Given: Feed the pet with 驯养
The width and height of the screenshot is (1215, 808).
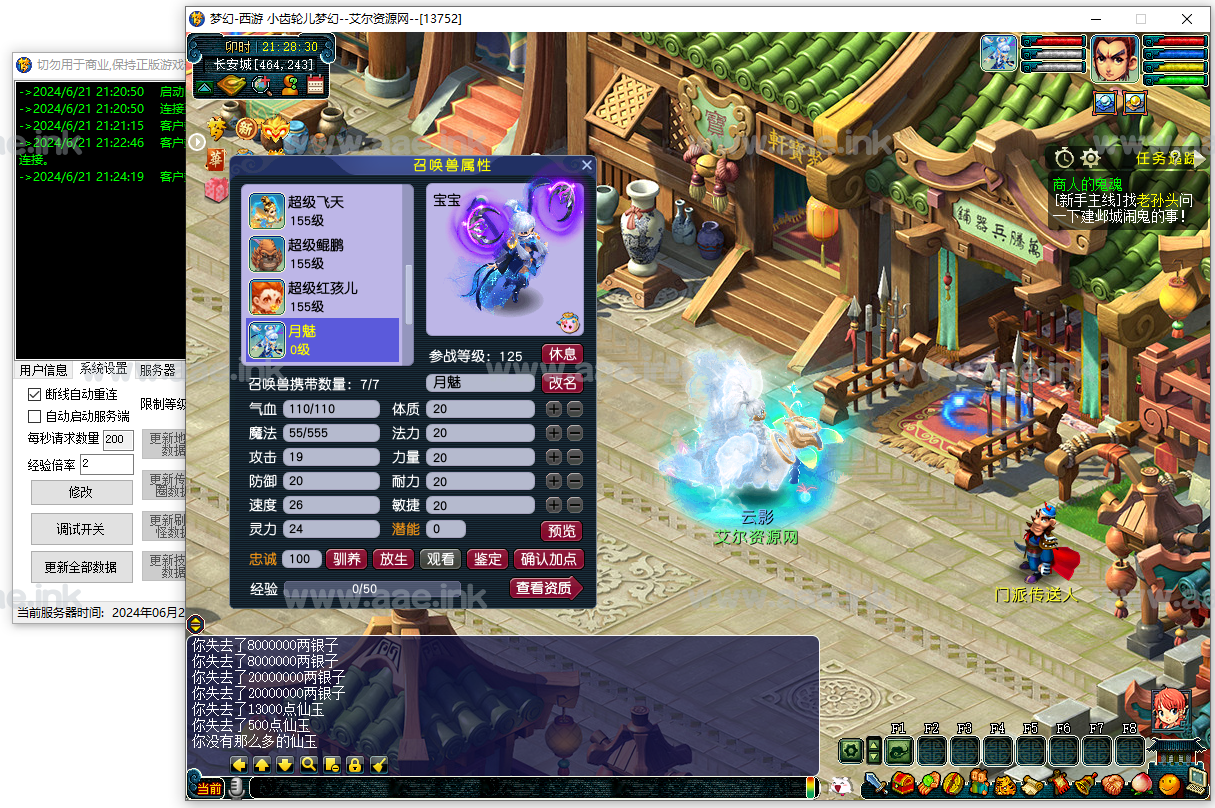Looking at the screenshot, I should 347,560.
